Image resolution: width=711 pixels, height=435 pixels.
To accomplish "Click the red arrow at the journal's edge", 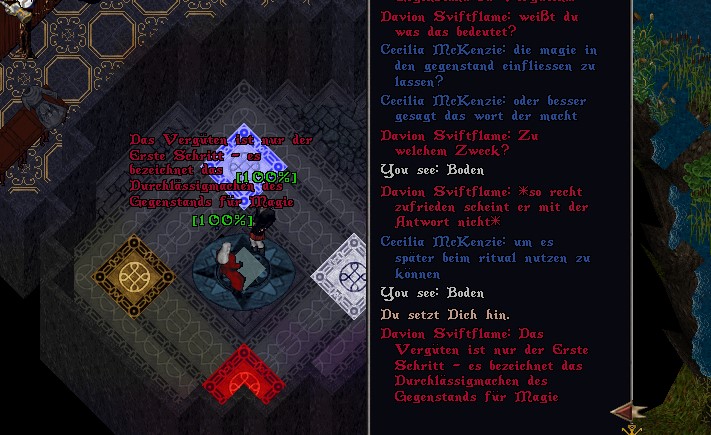I will (626, 411).
